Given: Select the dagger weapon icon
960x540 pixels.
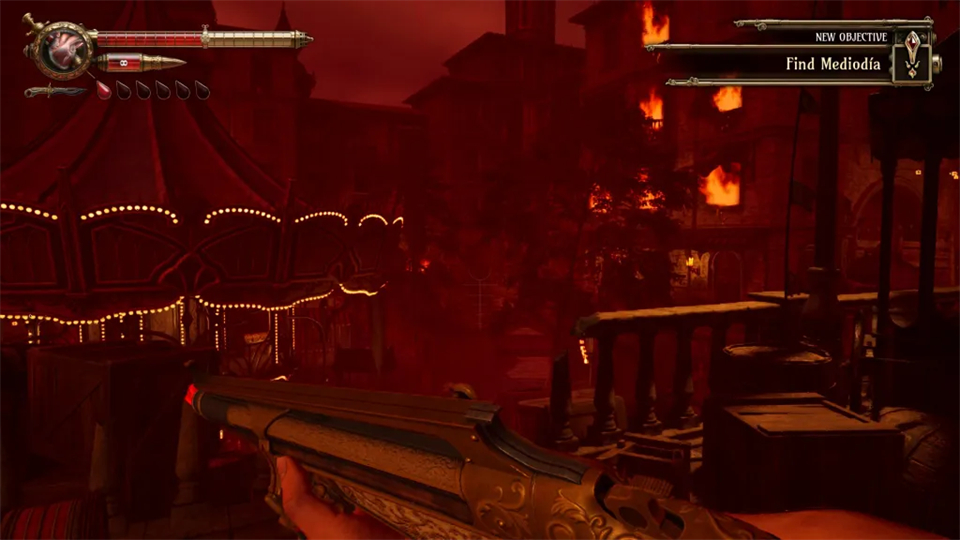Looking at the screenshot, I should (x=55, y=91).
